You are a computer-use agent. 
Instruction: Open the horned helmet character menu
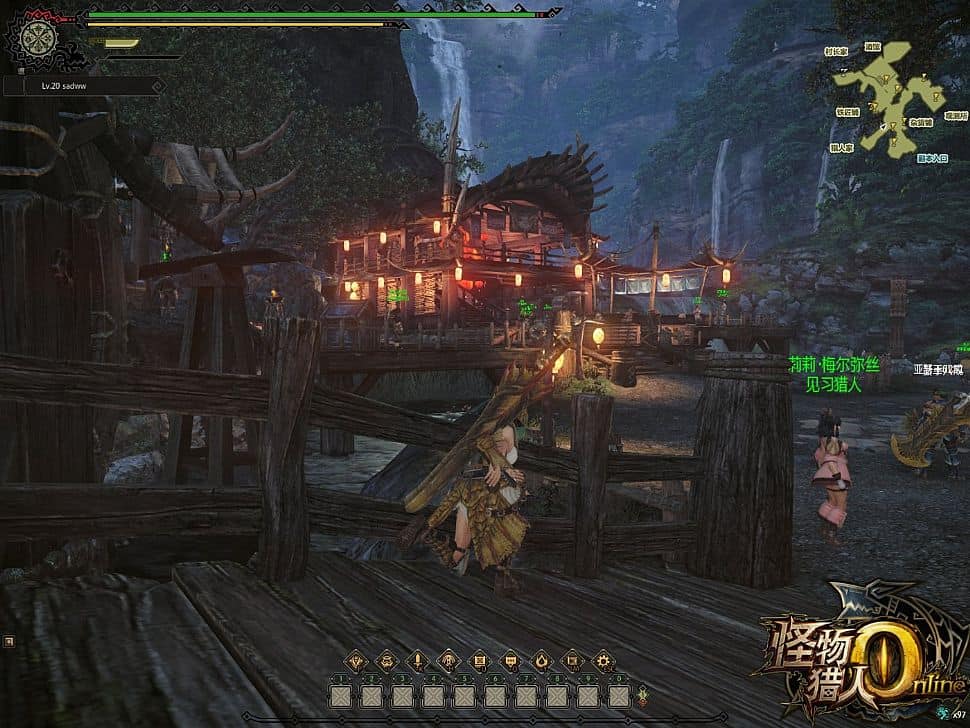click(x=356, y=660)
